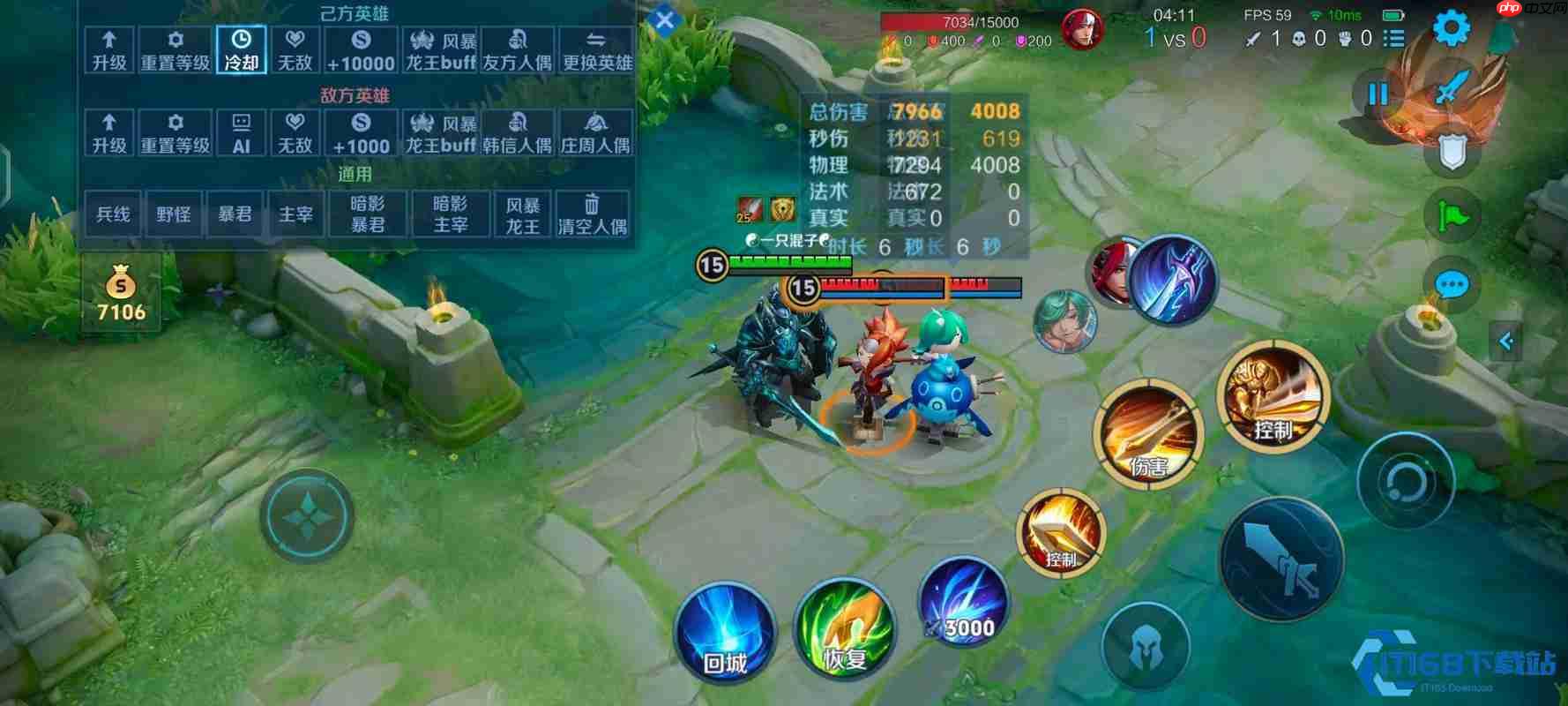
Task: Enable 无敌 invincibility for the enemy hero
Action: point(295,132)
